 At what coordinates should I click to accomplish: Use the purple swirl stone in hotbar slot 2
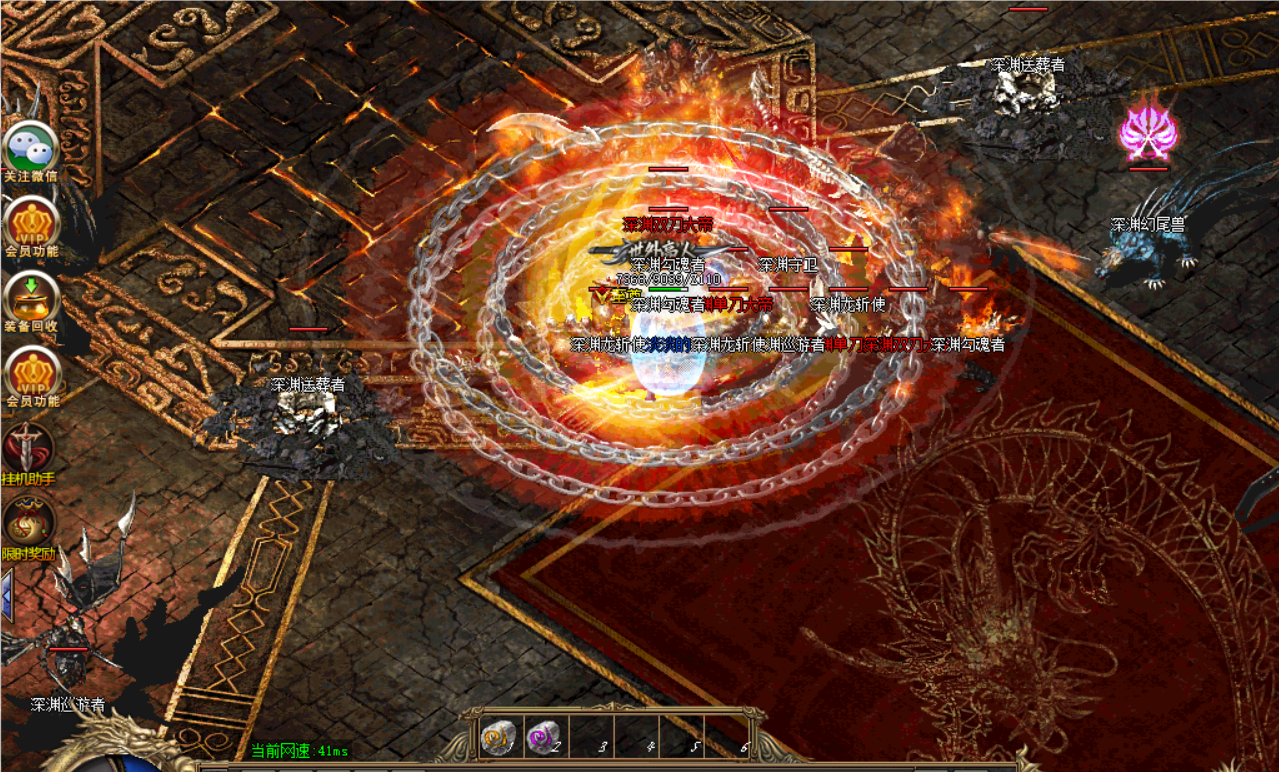(x=543, y=738)
